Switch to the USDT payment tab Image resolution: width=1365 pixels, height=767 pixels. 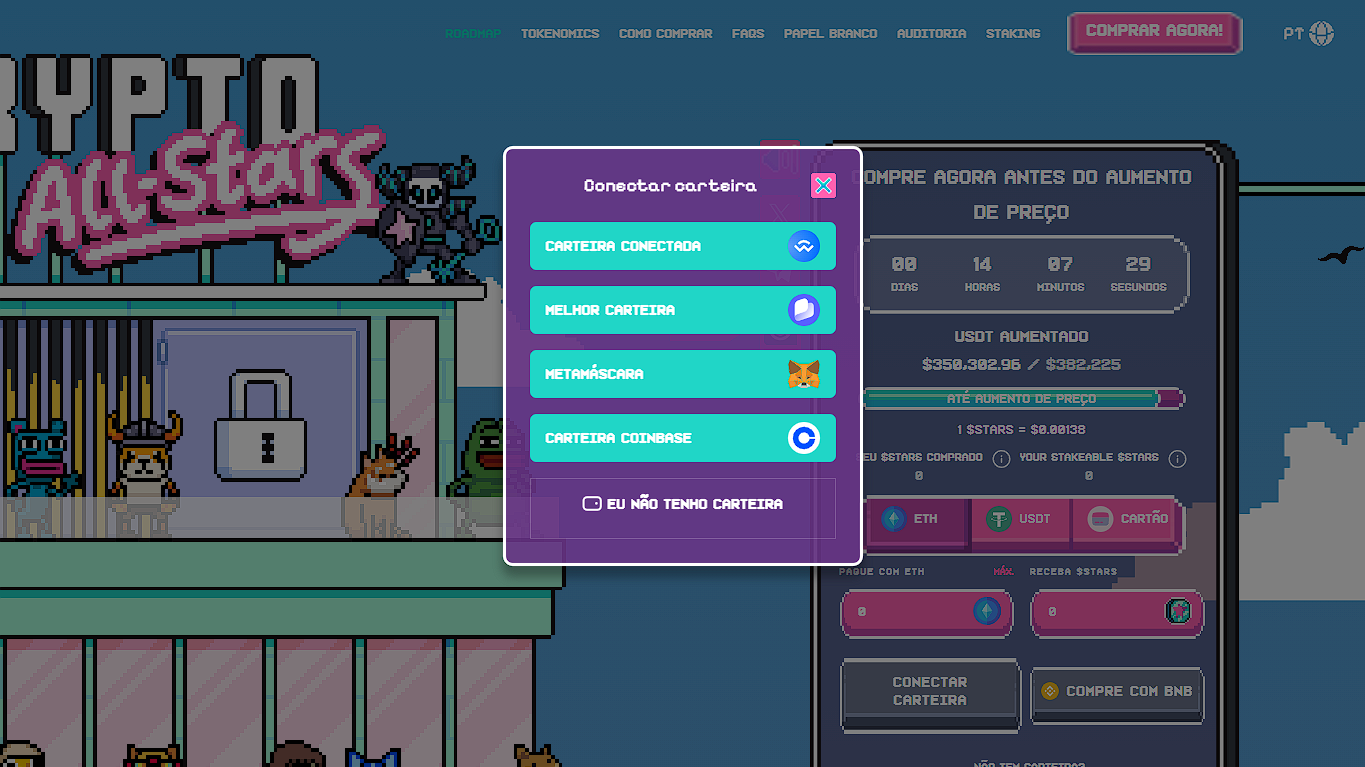pyautogui.click(x=1021, y=519)
